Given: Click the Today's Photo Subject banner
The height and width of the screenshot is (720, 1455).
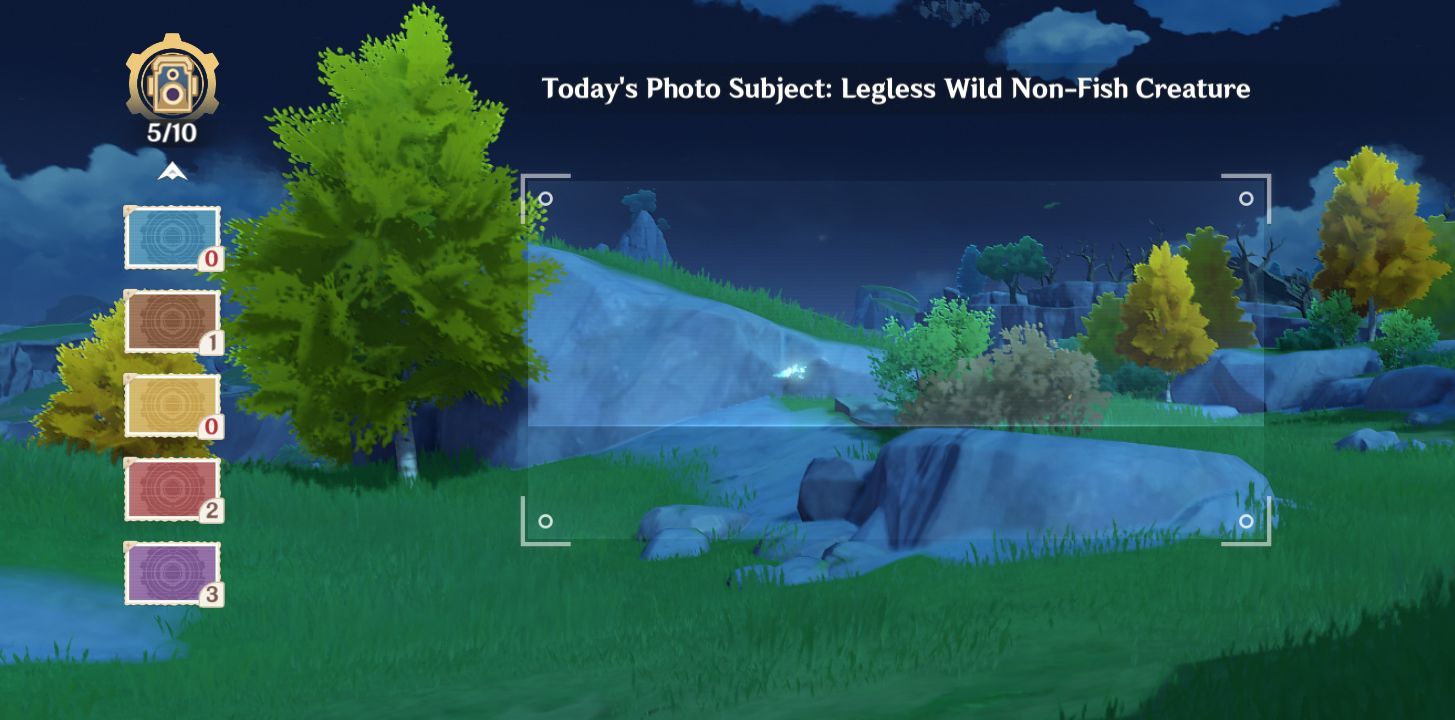Looking at the screenshot, I should coord(896,89).
